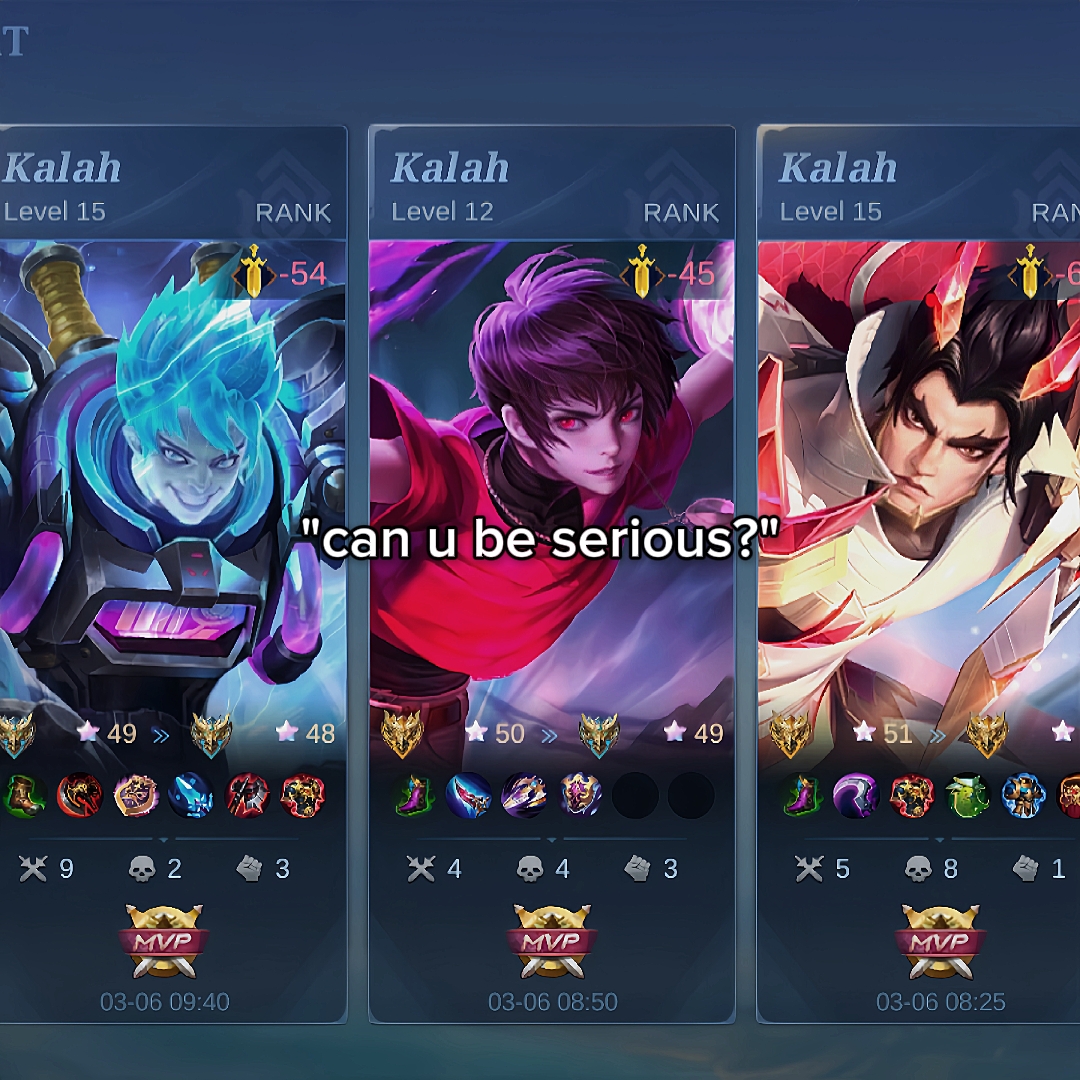Select the green boots item in the blue-haired hero's card

pyautogui.click(x=24, y=797)
